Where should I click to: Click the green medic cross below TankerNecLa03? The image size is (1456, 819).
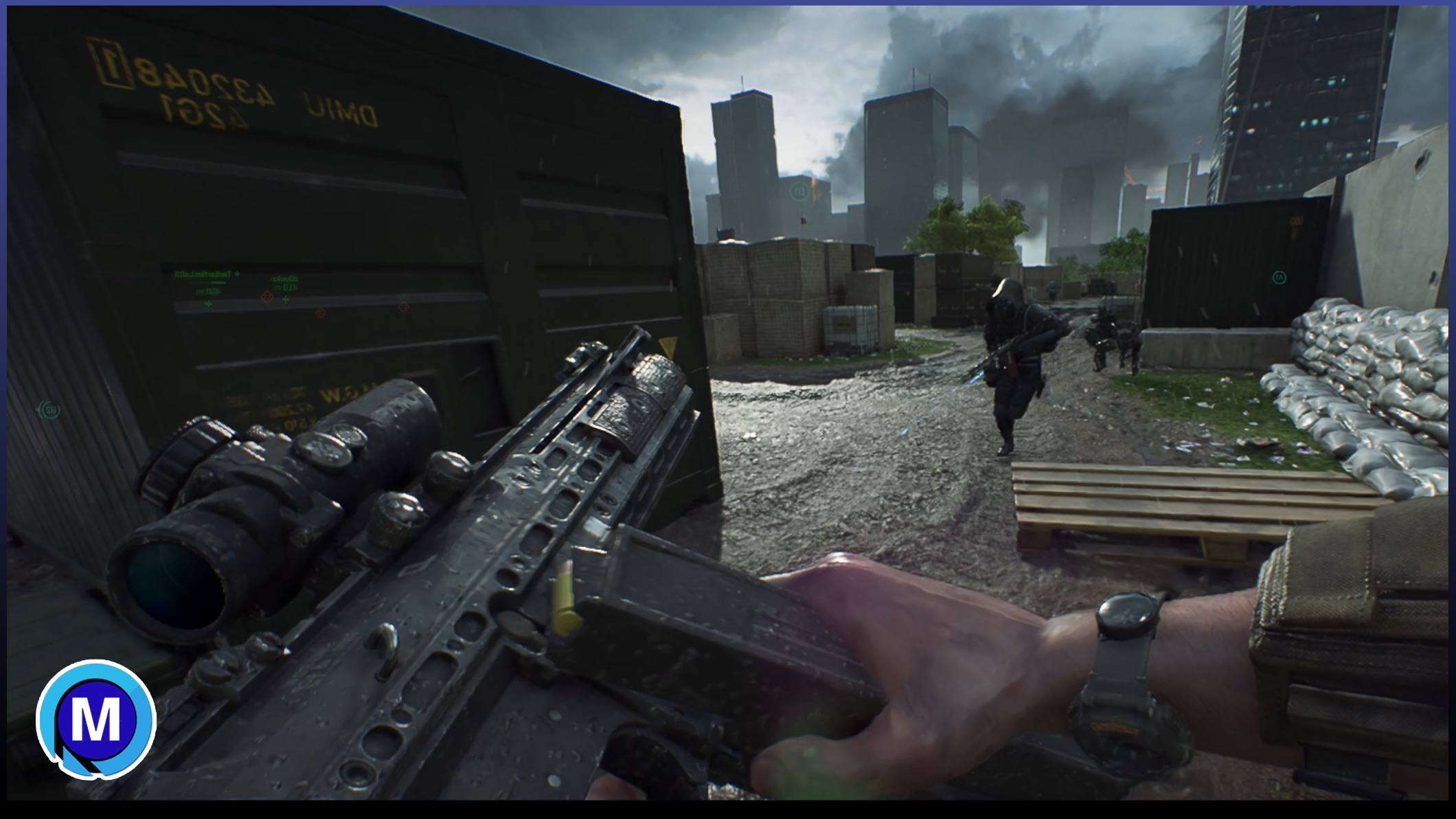click(208, 304)
